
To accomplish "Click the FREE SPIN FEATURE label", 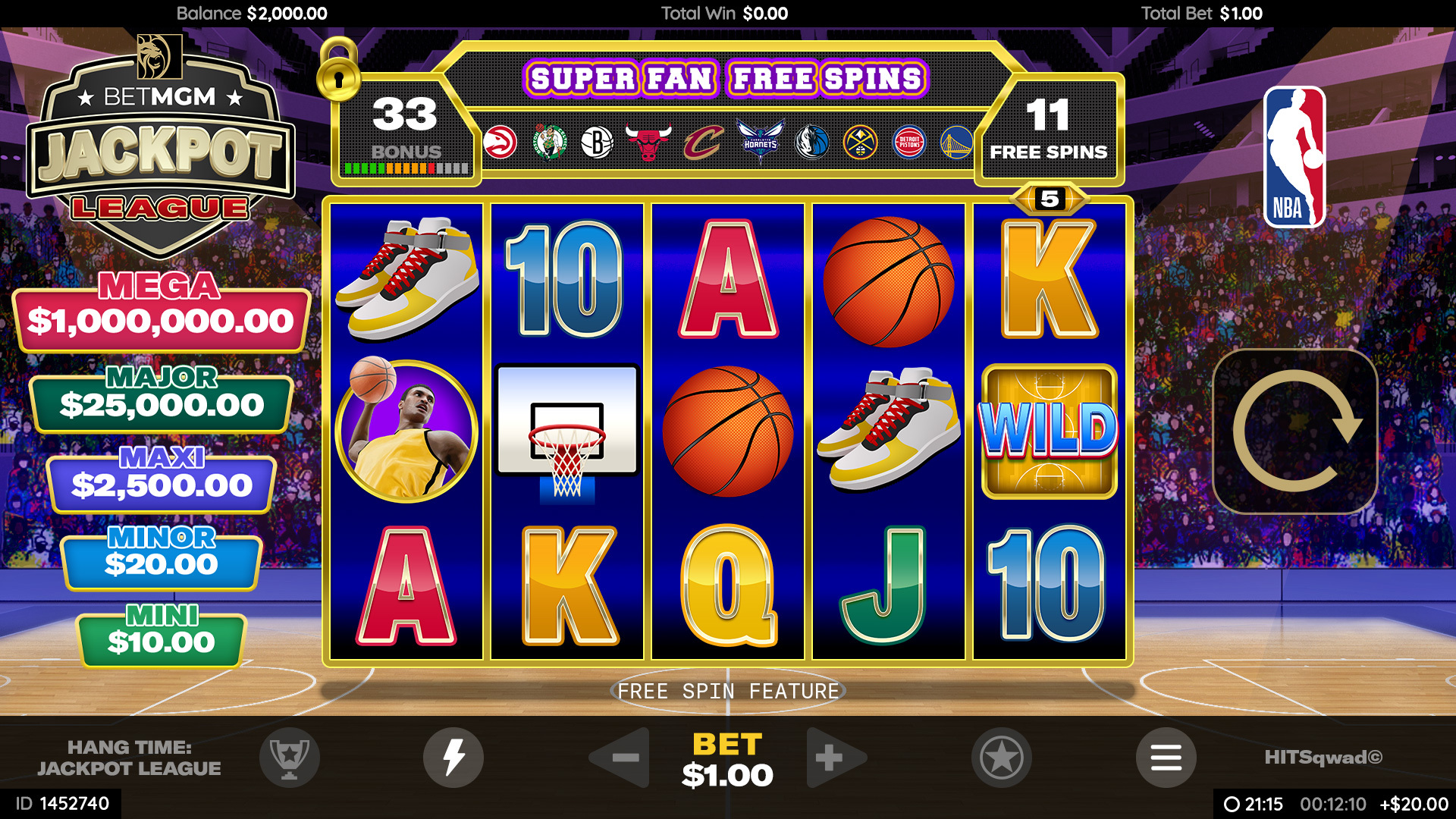I will point(727,691).
